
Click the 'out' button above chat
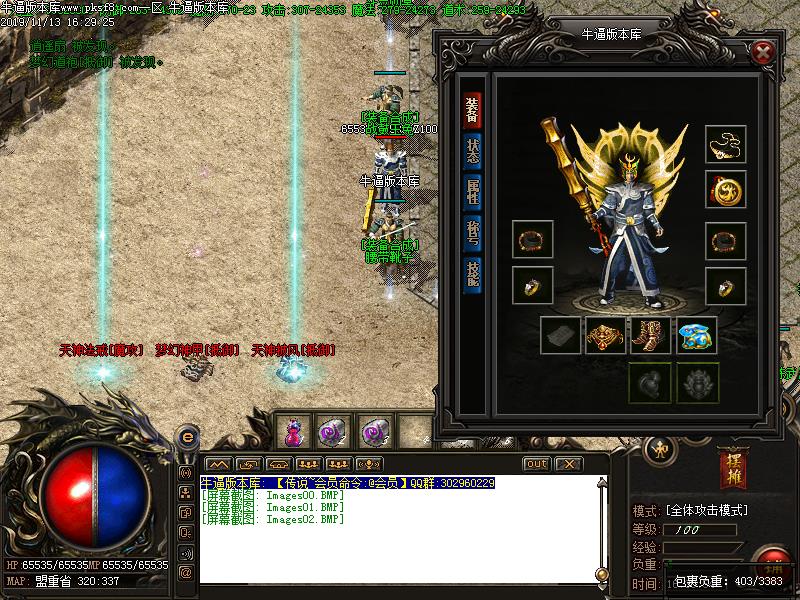point(537,464)
